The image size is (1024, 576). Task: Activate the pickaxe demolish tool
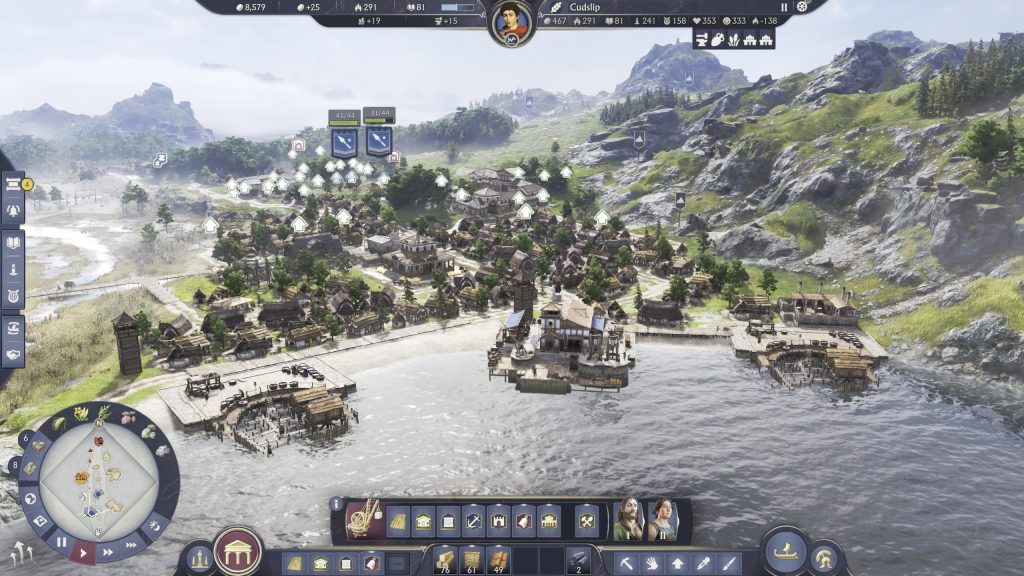pos(626,563)
